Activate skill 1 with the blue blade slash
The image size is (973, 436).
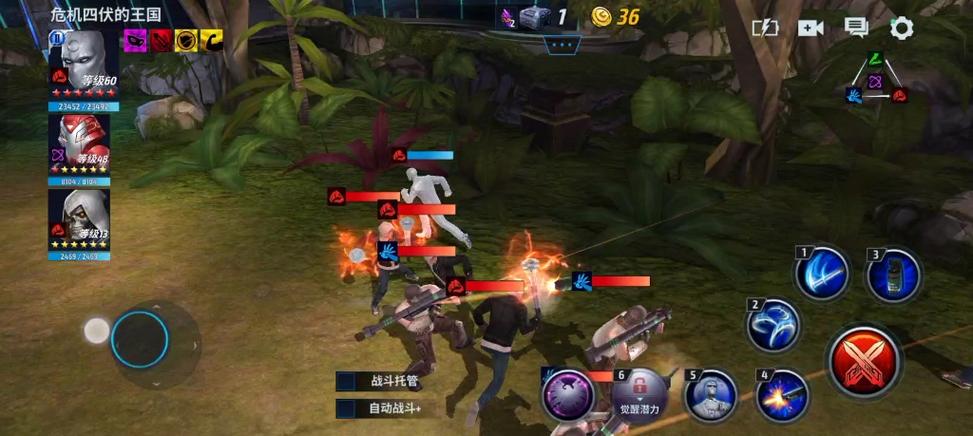[822, 274]
